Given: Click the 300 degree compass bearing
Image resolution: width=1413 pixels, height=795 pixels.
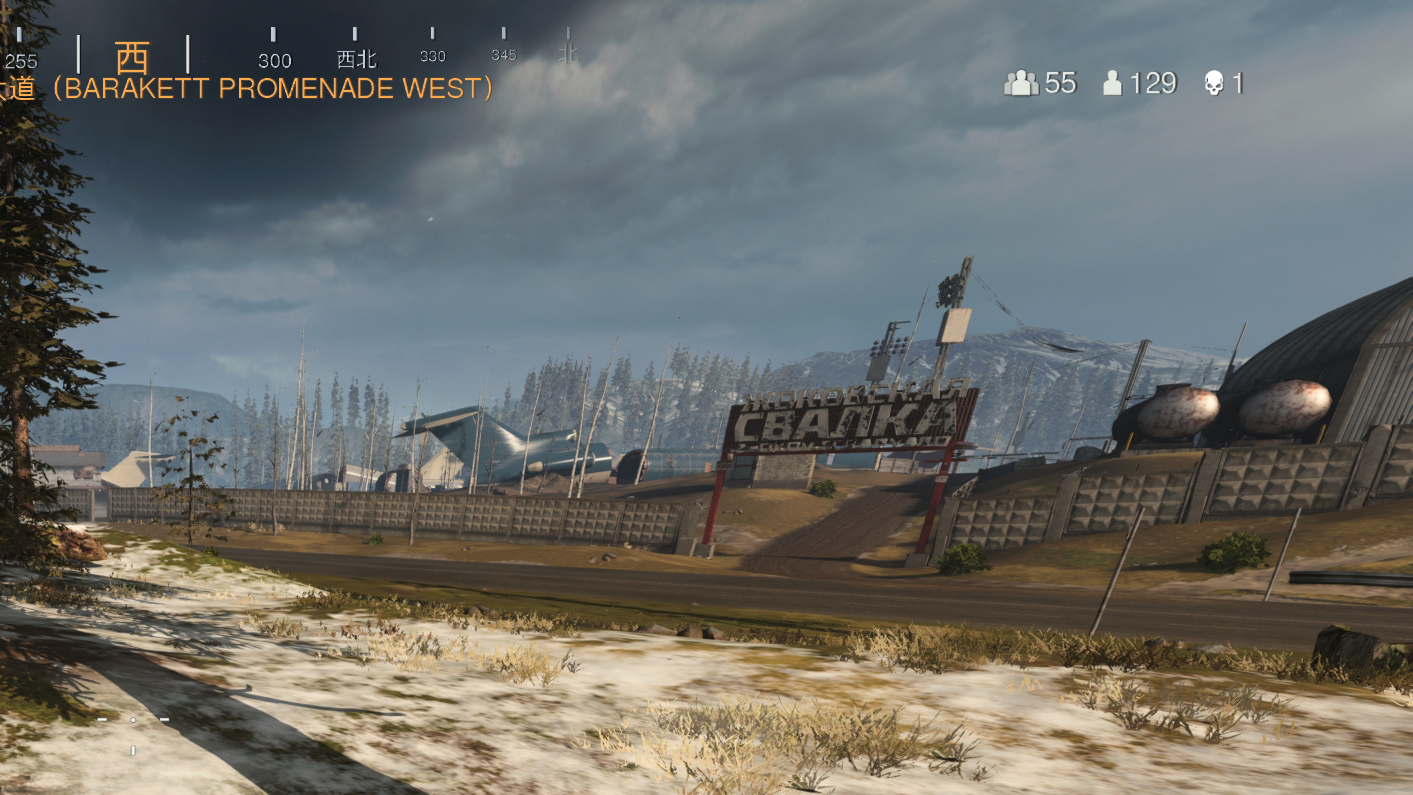Looking at the screenshot, I should 274,60.
